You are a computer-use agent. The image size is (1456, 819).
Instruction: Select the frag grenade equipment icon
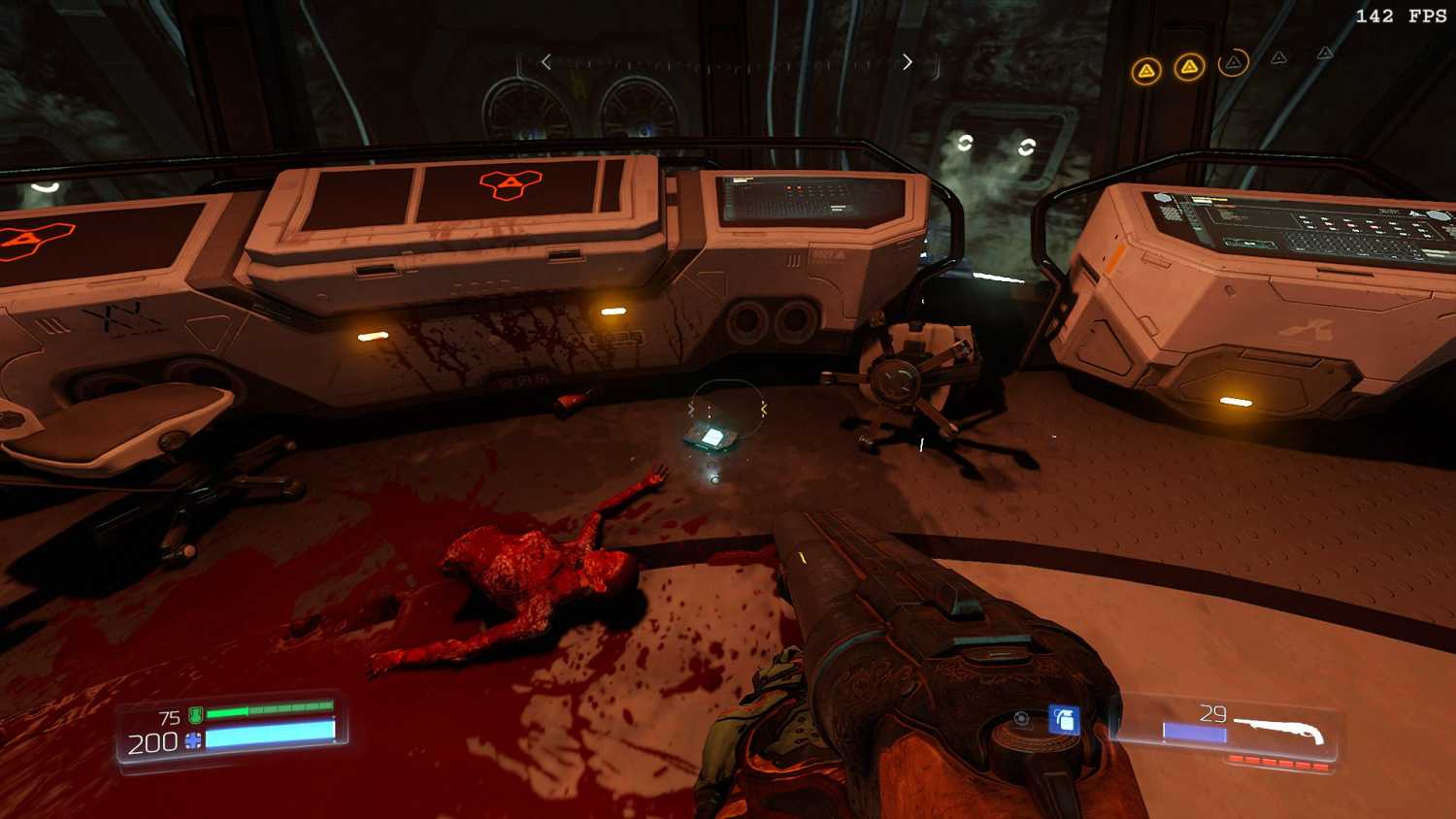point(1064,720)
